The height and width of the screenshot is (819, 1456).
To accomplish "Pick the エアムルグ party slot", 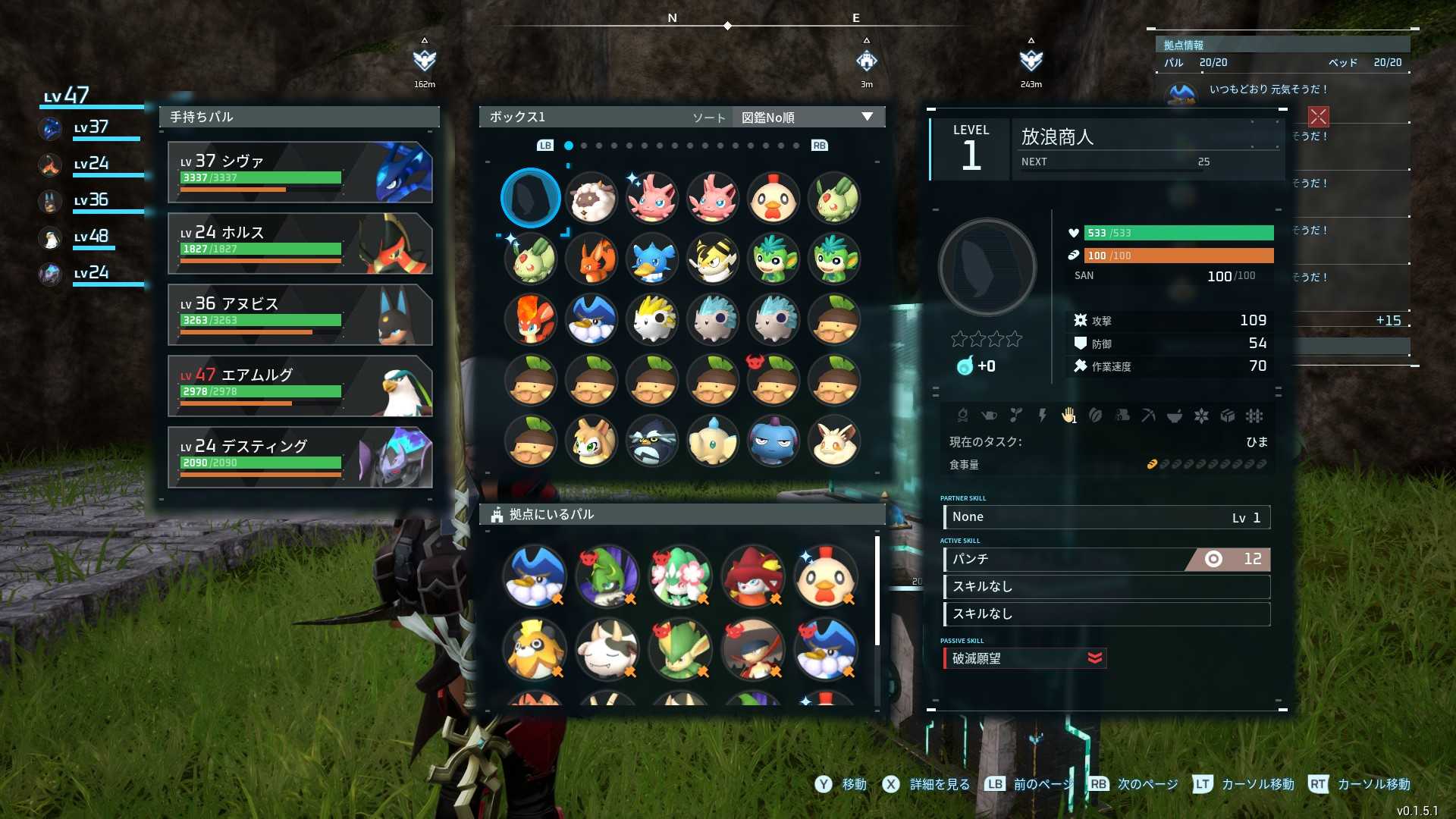I will coord(300,386).
